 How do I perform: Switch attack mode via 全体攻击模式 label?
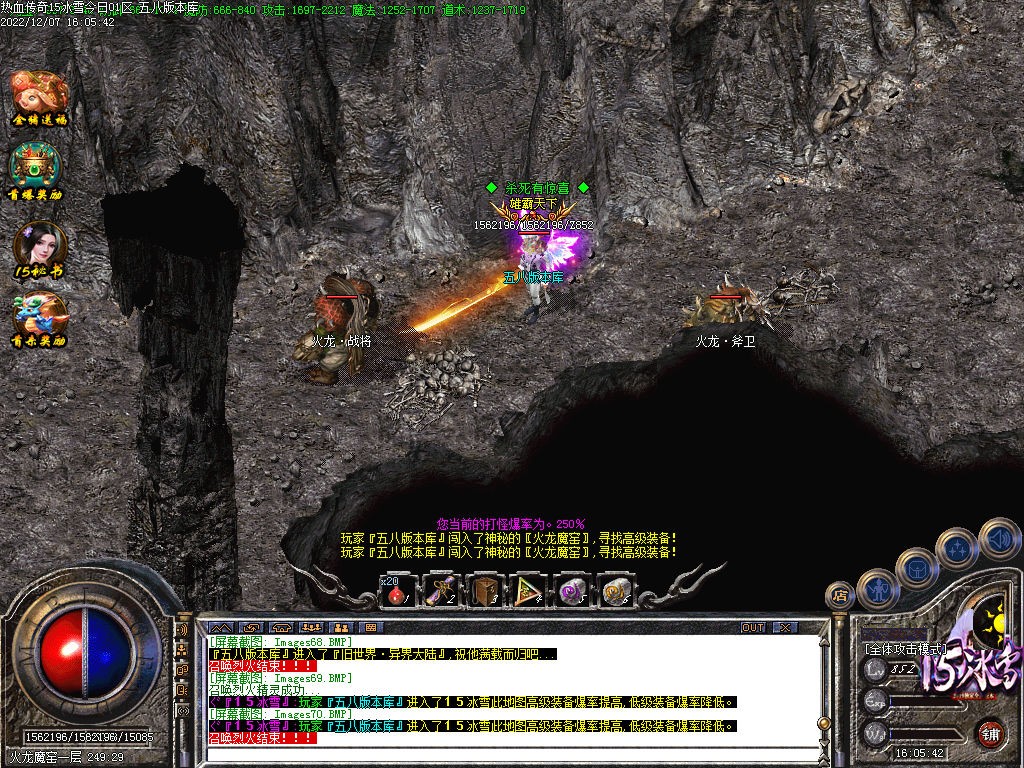tap(904, 649)
